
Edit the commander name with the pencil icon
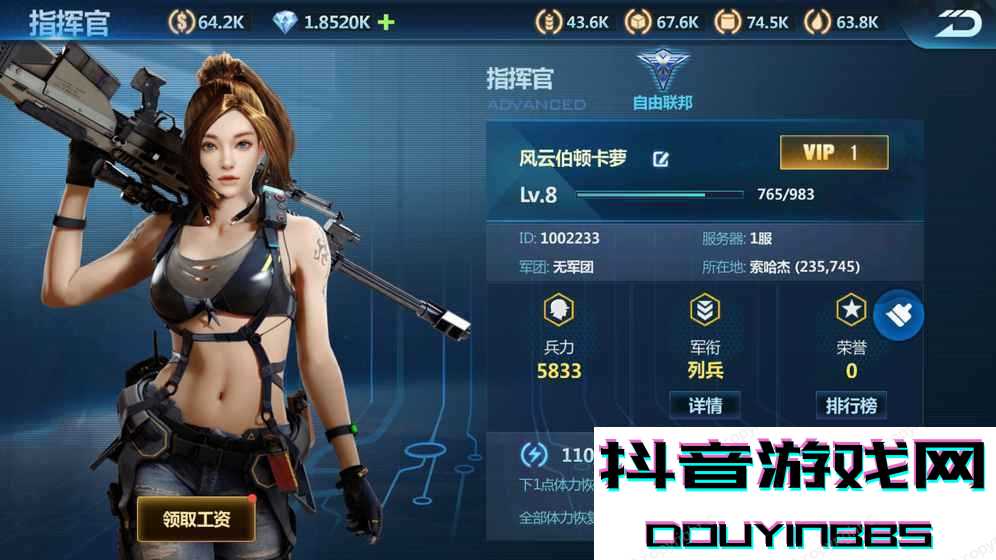[x=660, y=159]
